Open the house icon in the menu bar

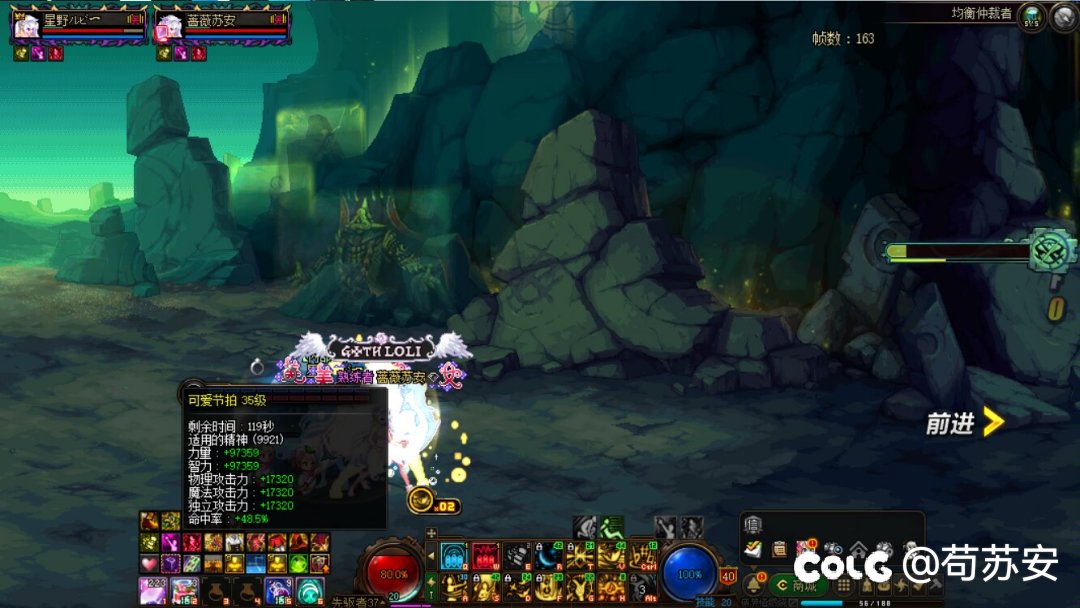click(x=858, y=549)
